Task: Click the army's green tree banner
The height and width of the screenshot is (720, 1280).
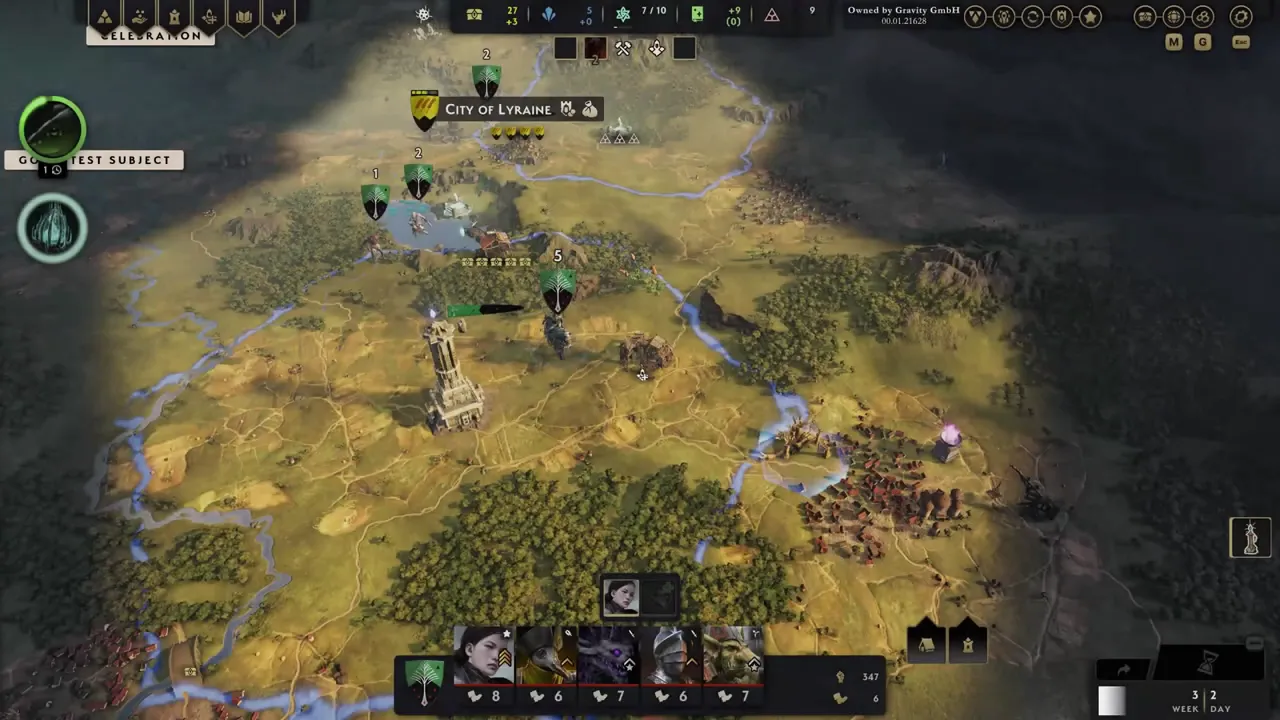Action: point(424,678)
